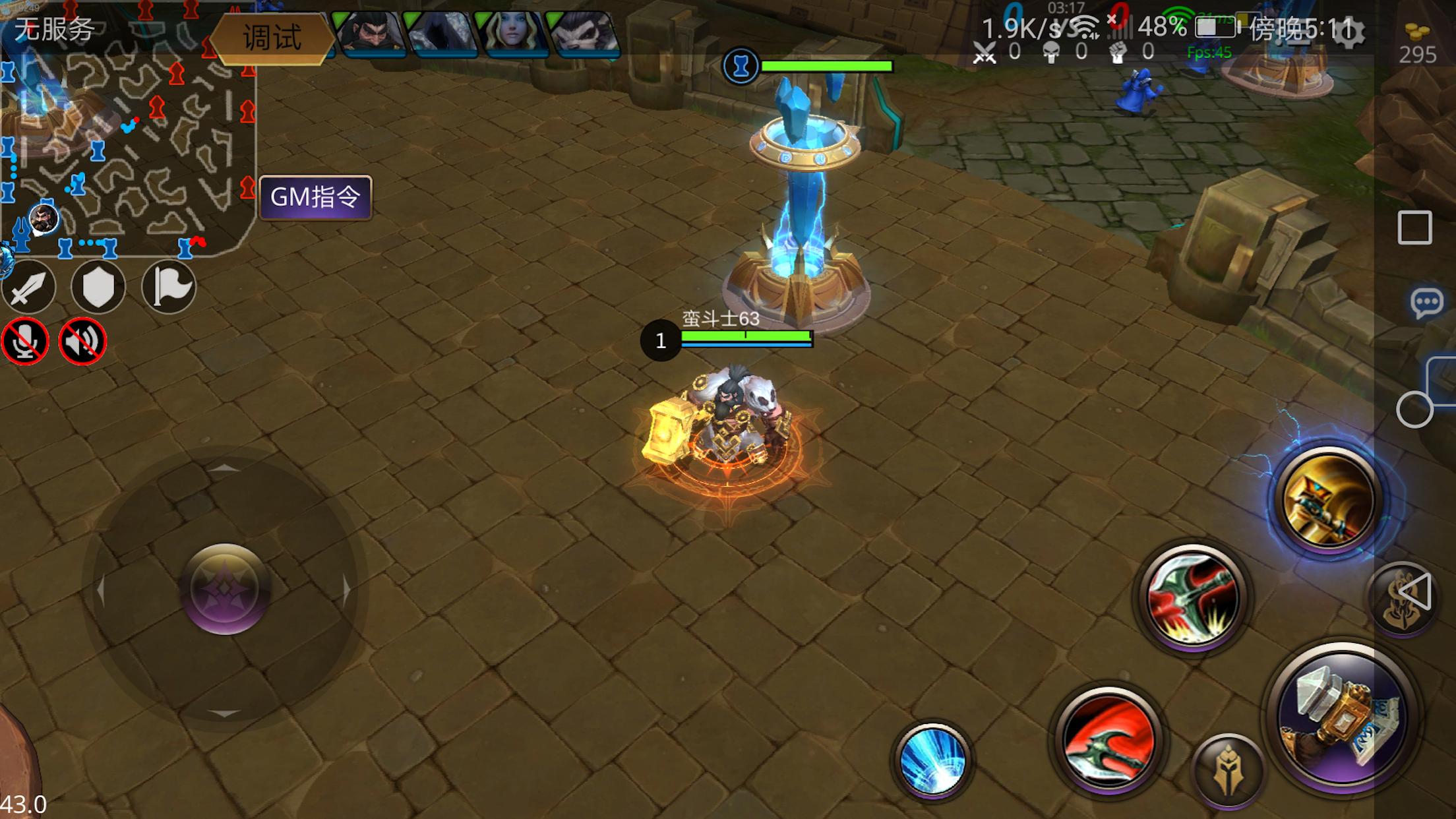The image size is (1456, 819).
Task: Open the chat bubble
Action: point(1426,303)
